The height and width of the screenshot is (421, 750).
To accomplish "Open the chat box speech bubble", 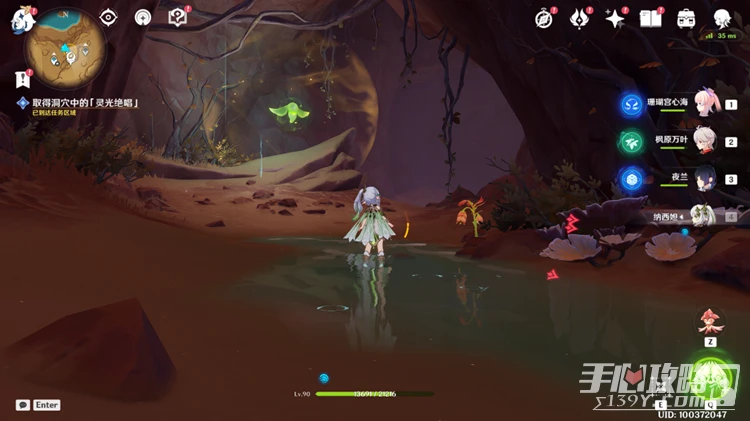I will (22, 405).
